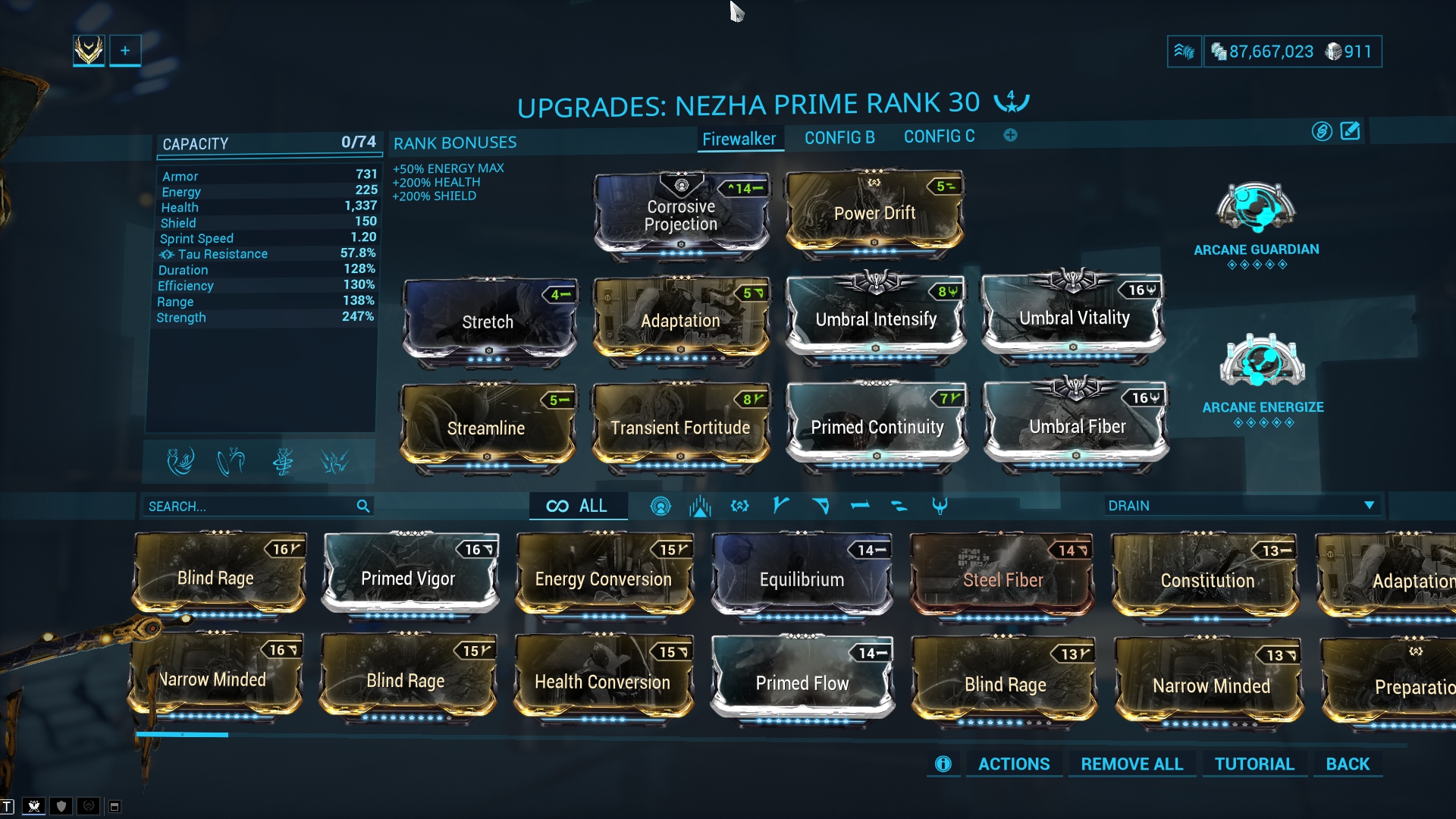Click the REMOVE ALL button
This screenshot has width=1456, height=819.
pos(1131,764)
